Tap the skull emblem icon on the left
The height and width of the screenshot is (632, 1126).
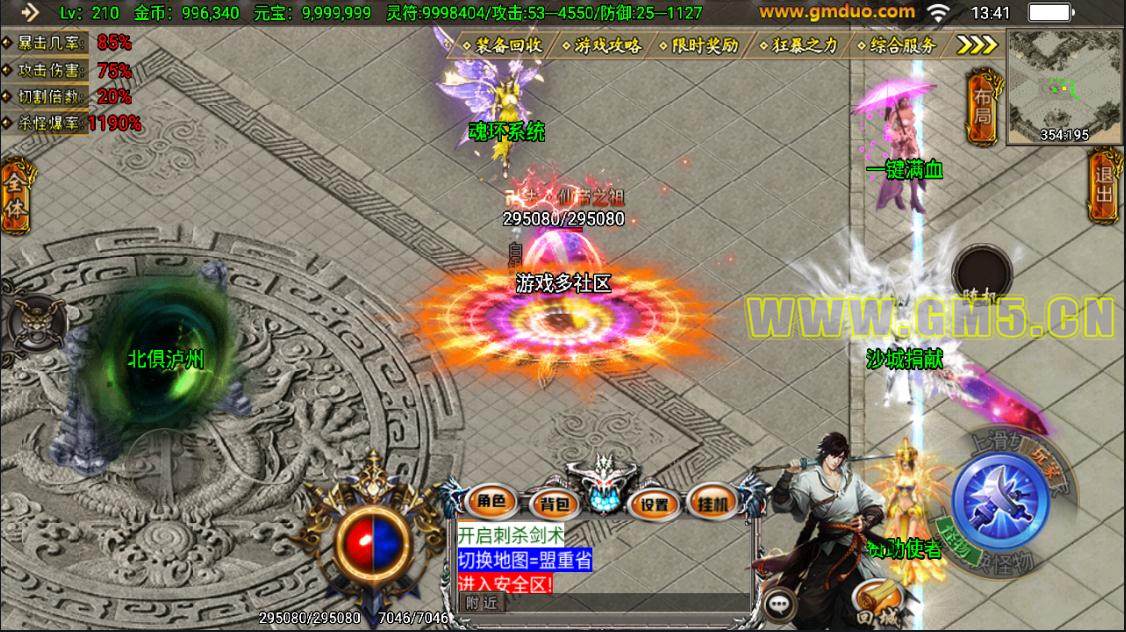click(x=22, y=322)
